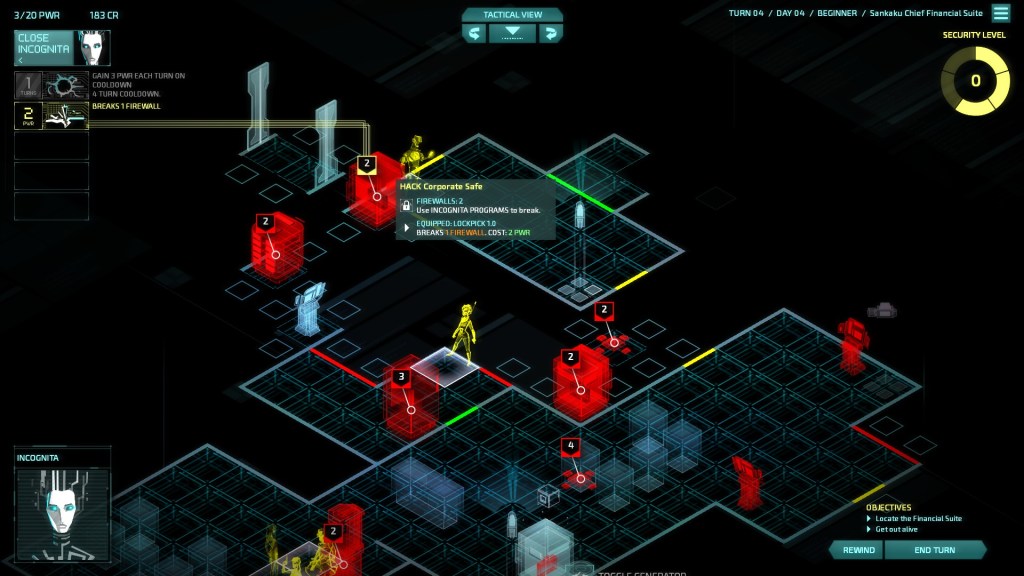Open the hamburger game menu
Screen dimensions: 1024x576
click(1000, 13)
